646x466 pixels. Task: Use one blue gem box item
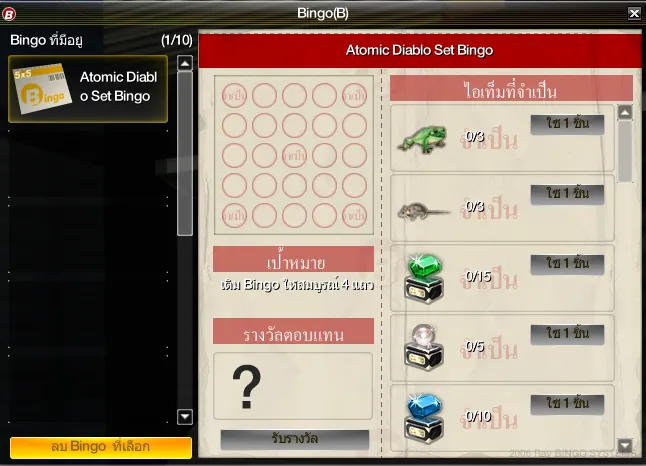click(x=567, y=404)
